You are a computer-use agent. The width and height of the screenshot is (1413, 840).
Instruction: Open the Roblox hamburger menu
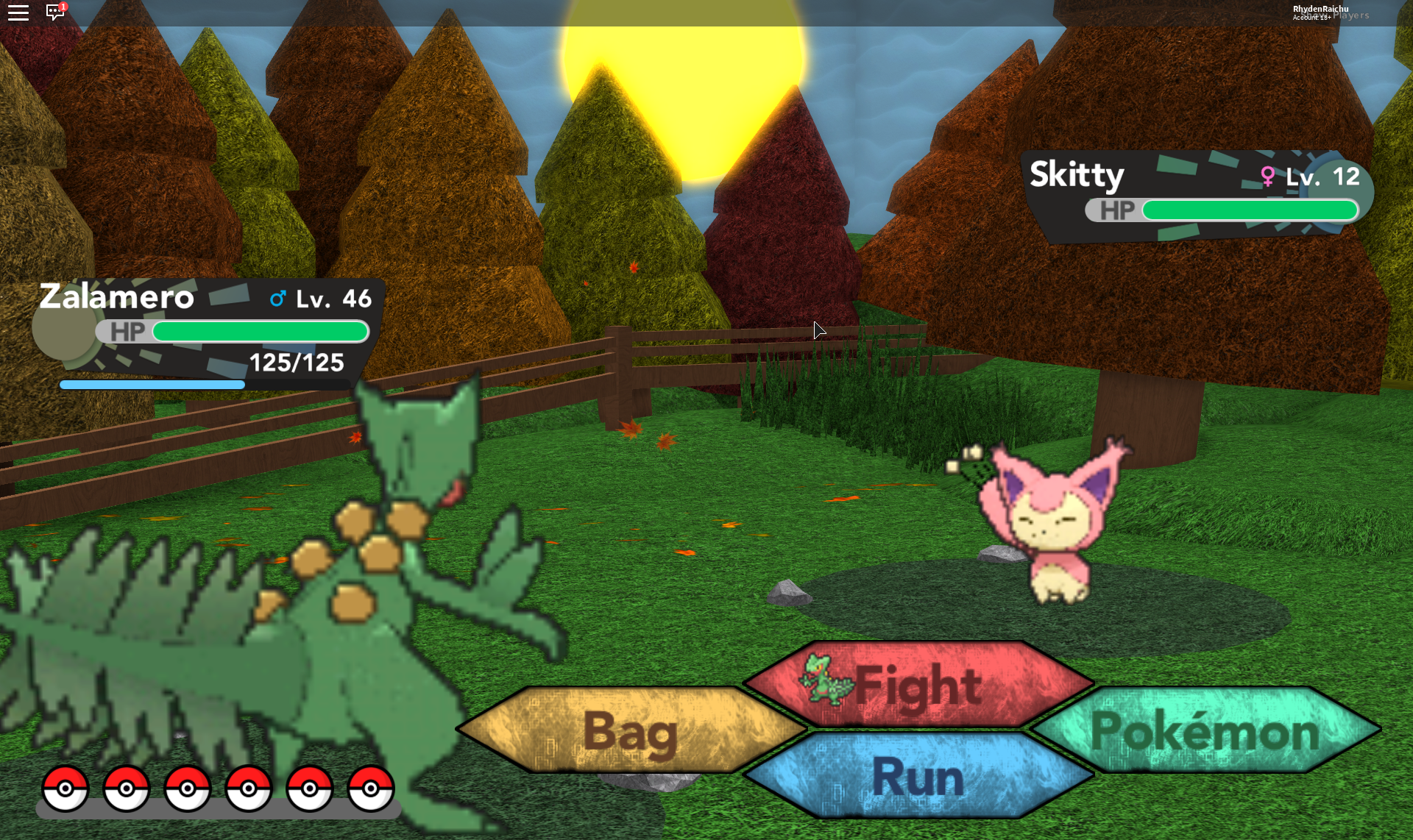(18, 13)
